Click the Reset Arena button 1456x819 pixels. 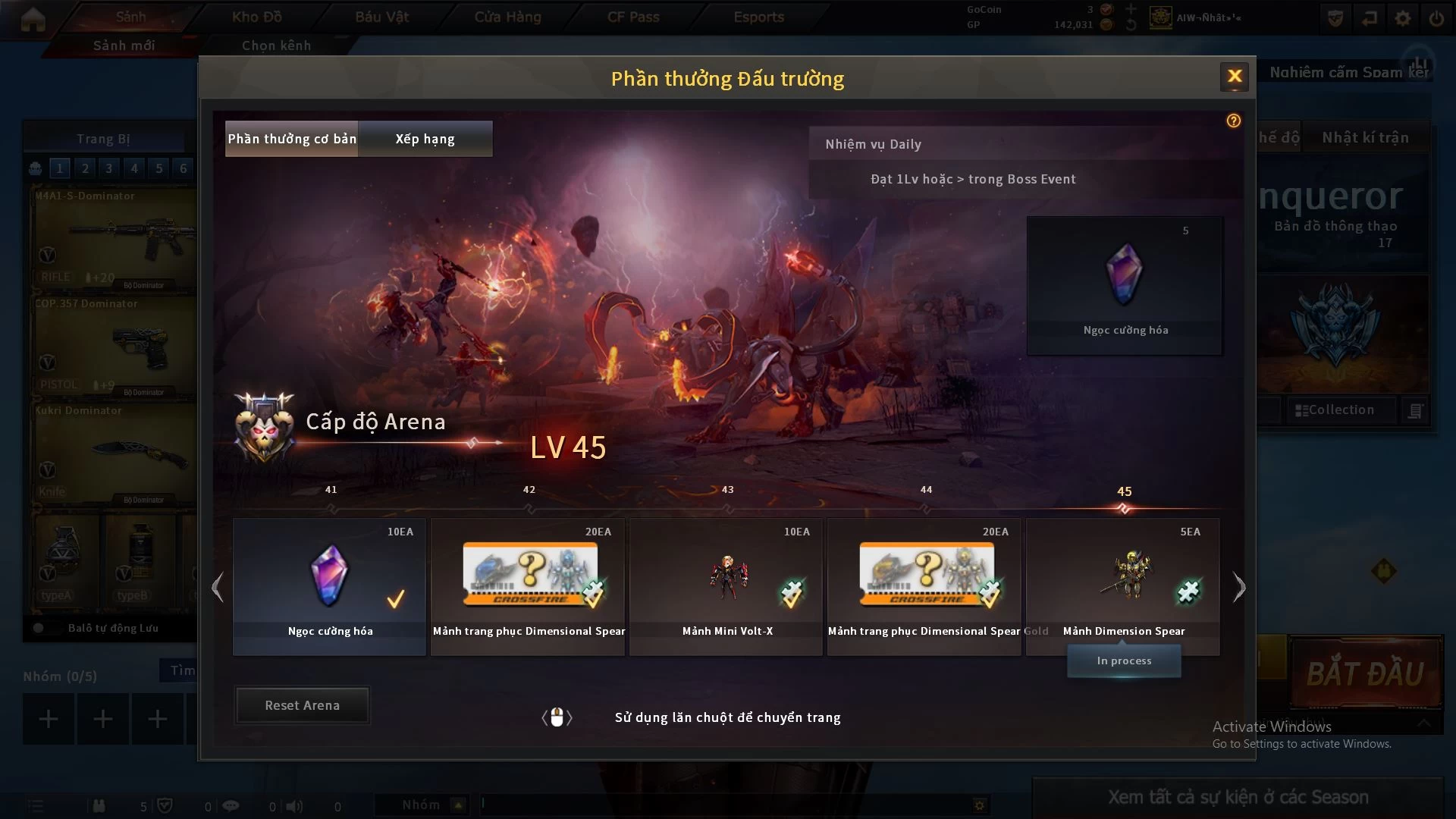(302, 705)
